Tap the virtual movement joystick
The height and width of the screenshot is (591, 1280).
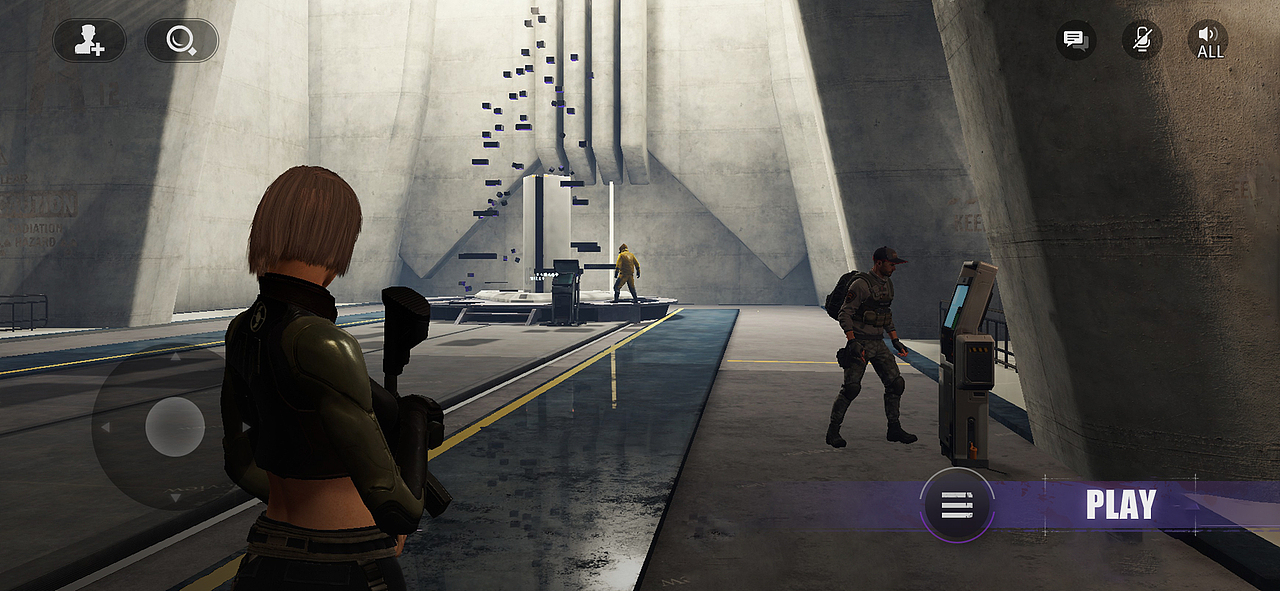click(175, 427)
